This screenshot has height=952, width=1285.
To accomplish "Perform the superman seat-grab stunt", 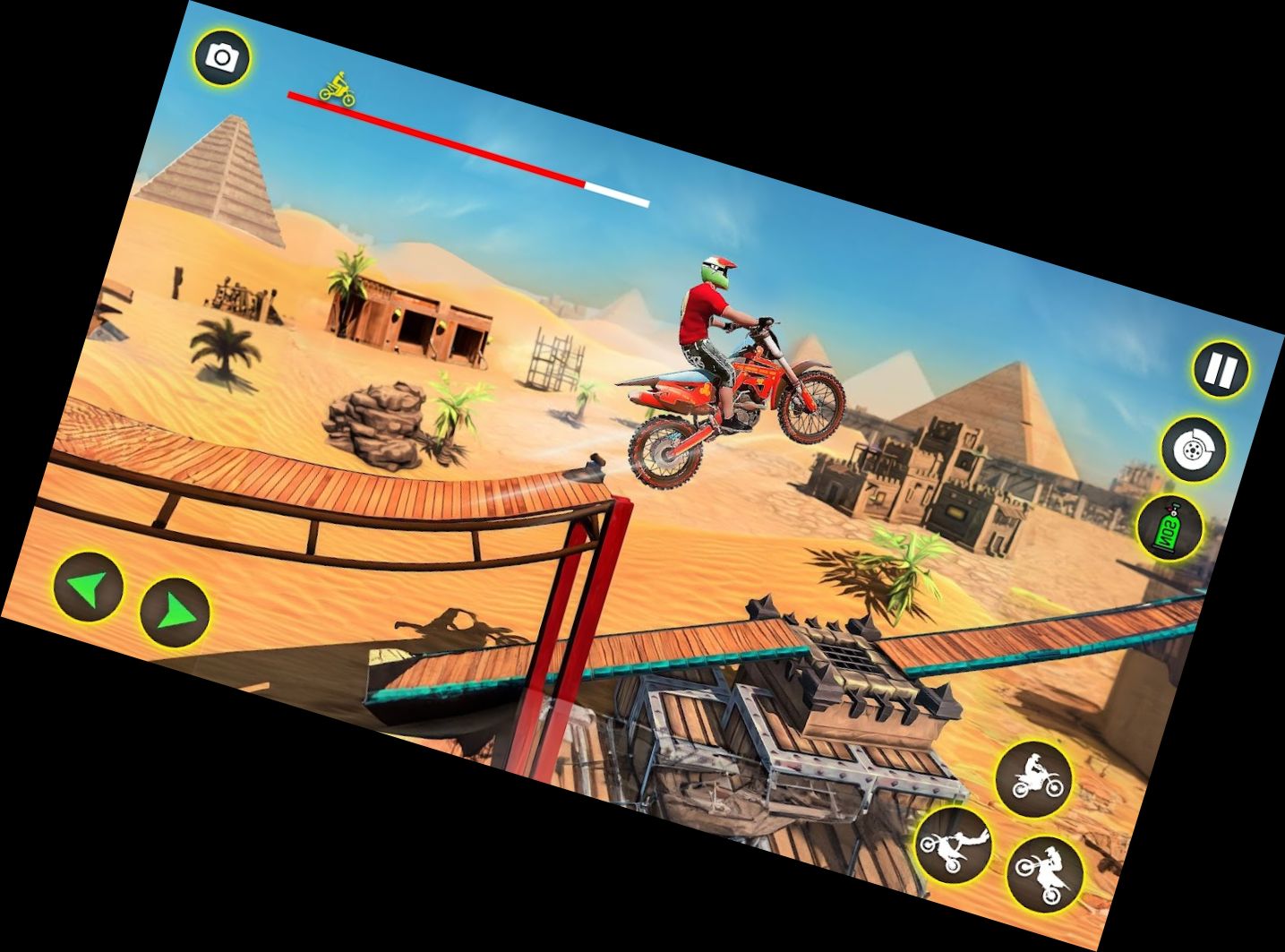I will (954, 846).
